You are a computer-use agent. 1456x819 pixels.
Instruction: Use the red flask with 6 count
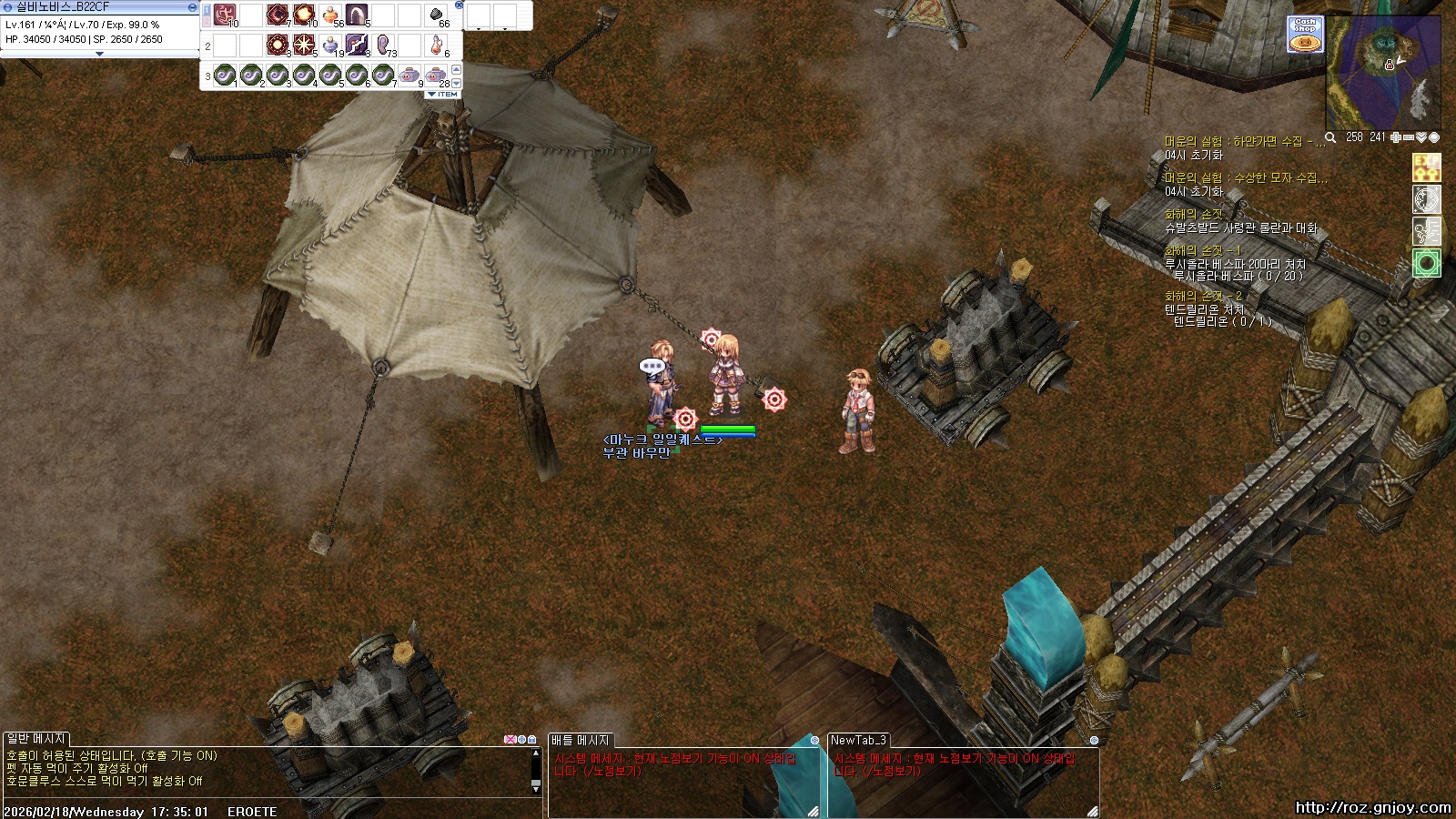[x=438, y=45]
